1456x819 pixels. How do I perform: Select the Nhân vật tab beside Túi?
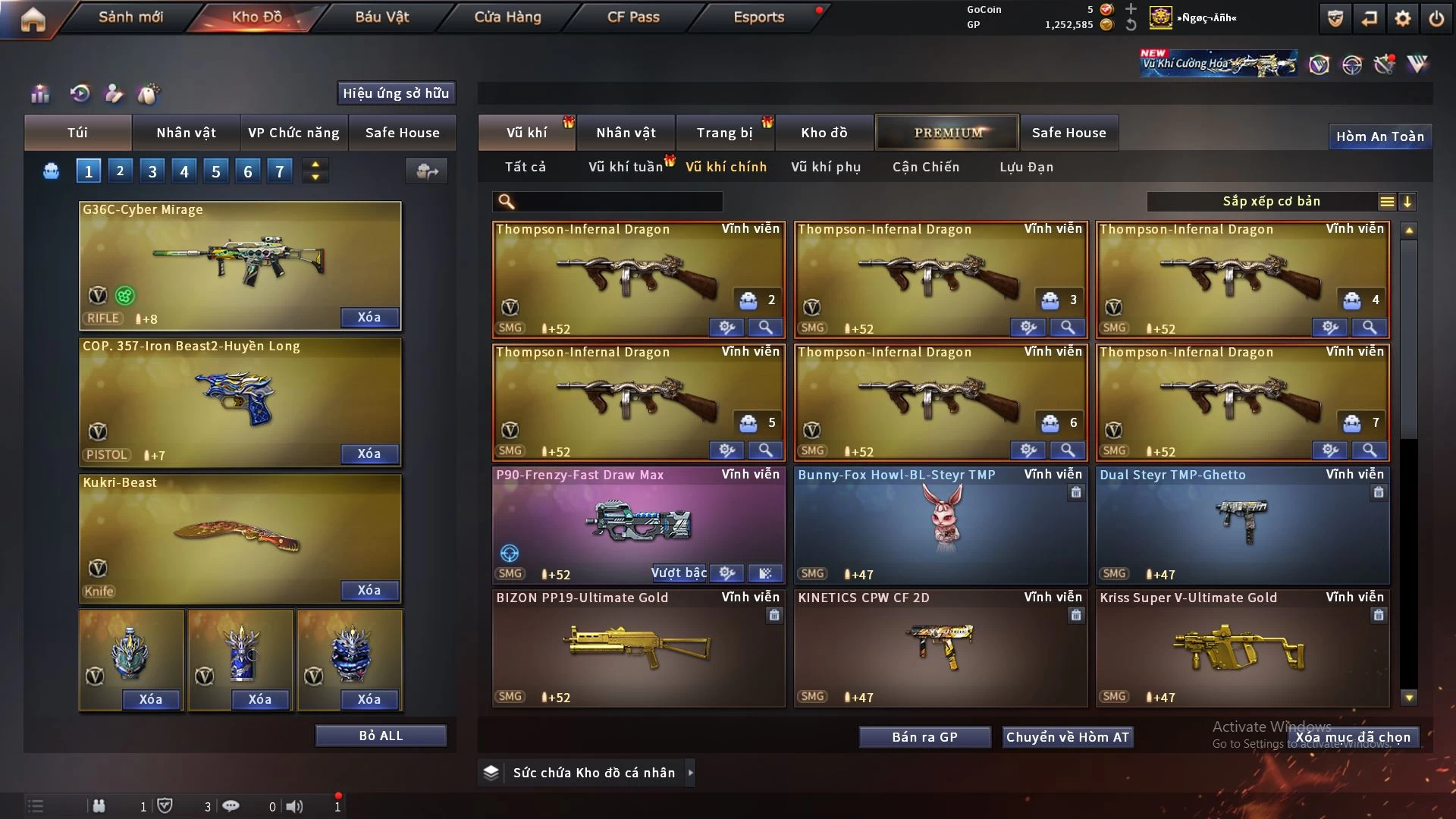(186, 133)
